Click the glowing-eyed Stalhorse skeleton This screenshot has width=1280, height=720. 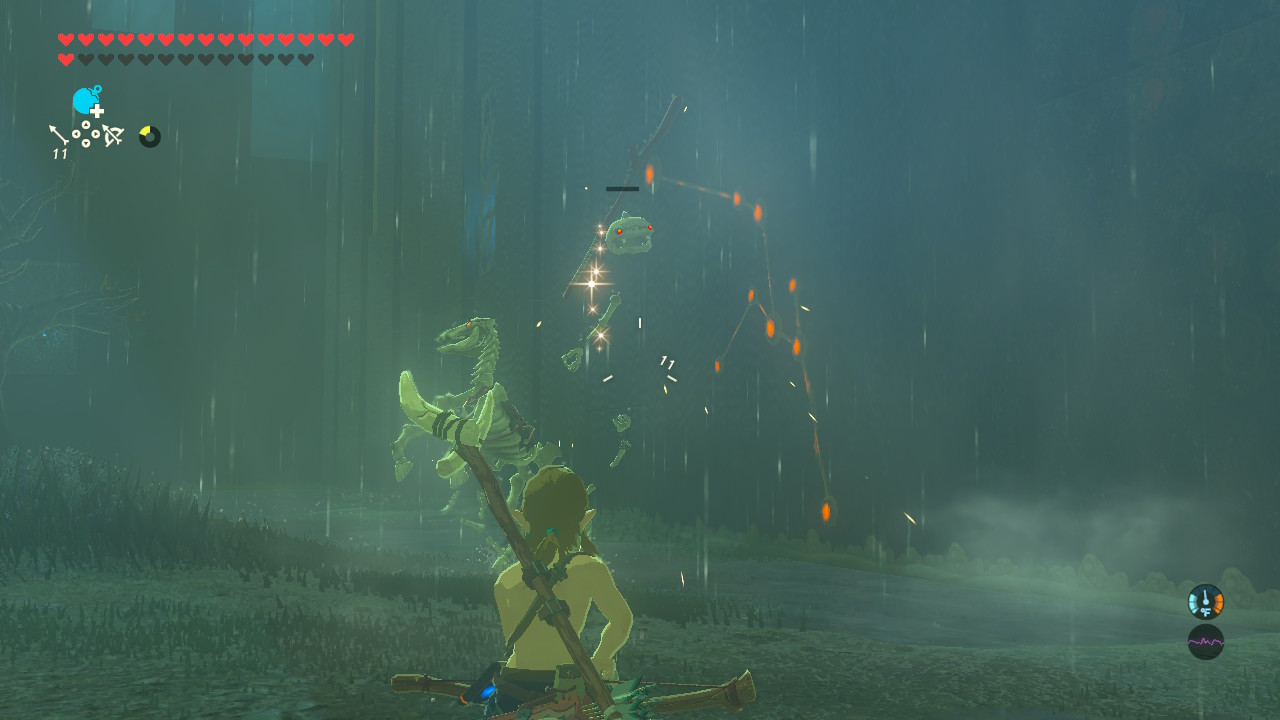coord(470,390)
